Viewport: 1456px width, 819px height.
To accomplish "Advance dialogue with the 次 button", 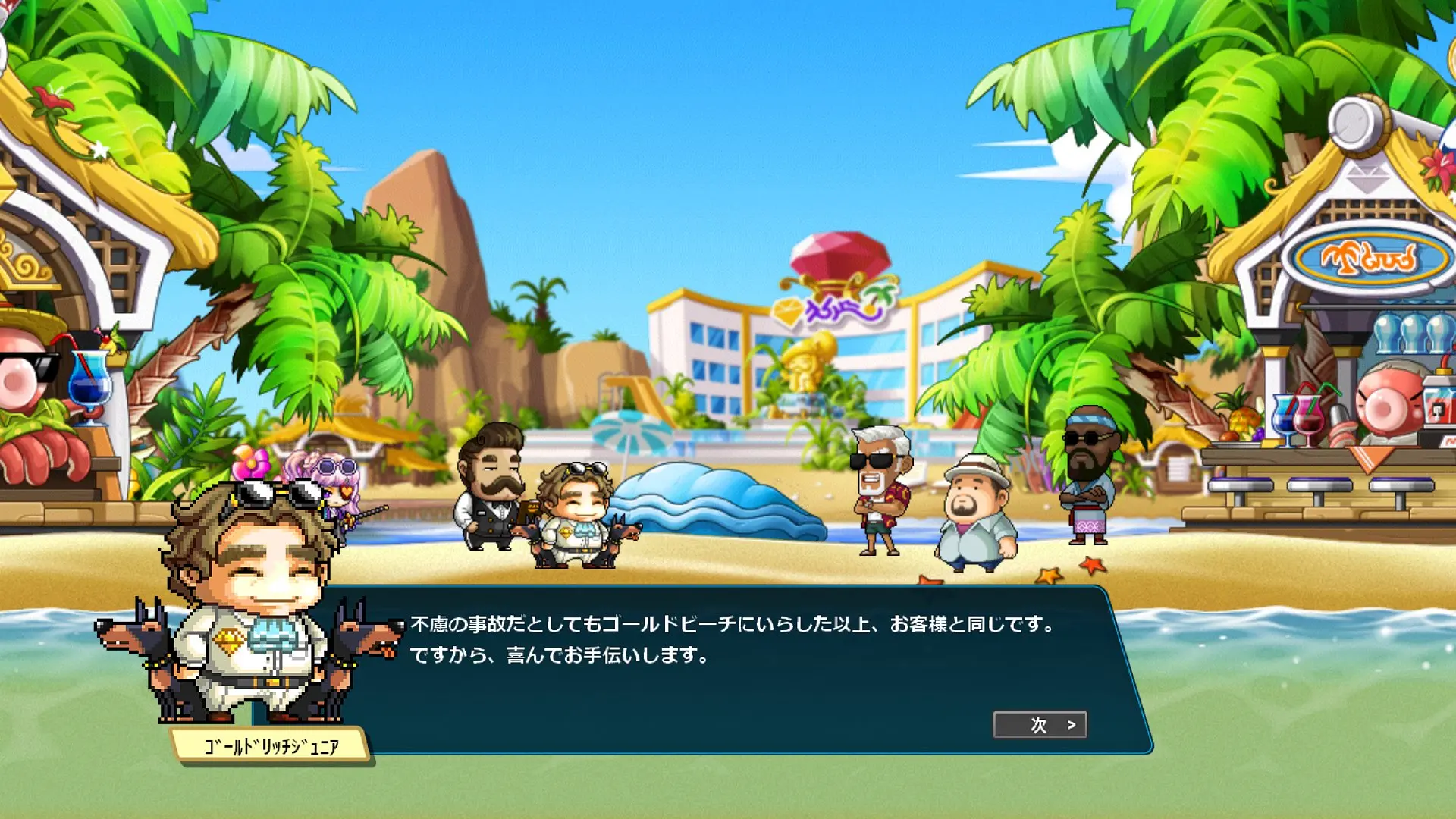I will (x=1040, y=725).
